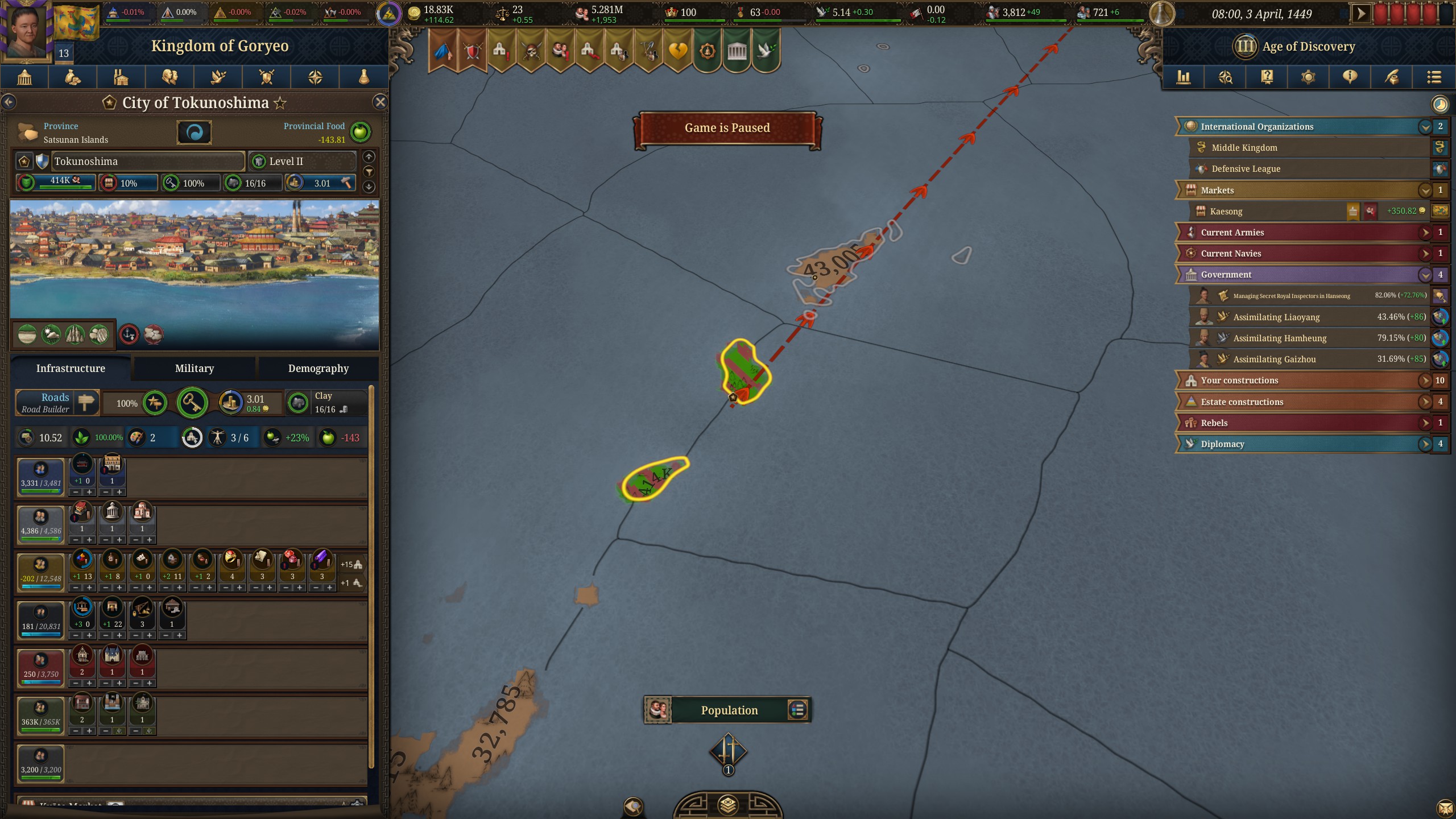Viewport: 1456px width, 819px height.
Task: Collapse the Government section in the outliner
Action: pyautogui.click(x=1425, y=274)
